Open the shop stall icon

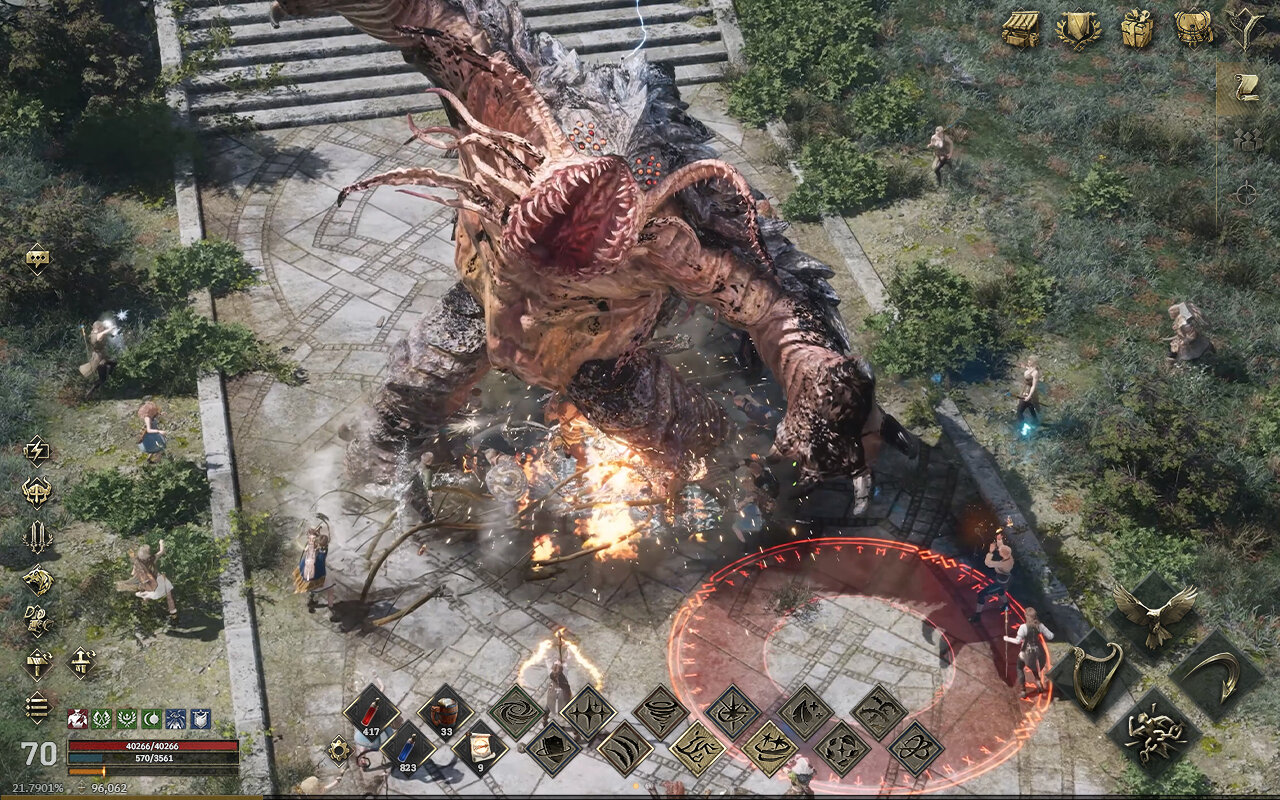1021,29
